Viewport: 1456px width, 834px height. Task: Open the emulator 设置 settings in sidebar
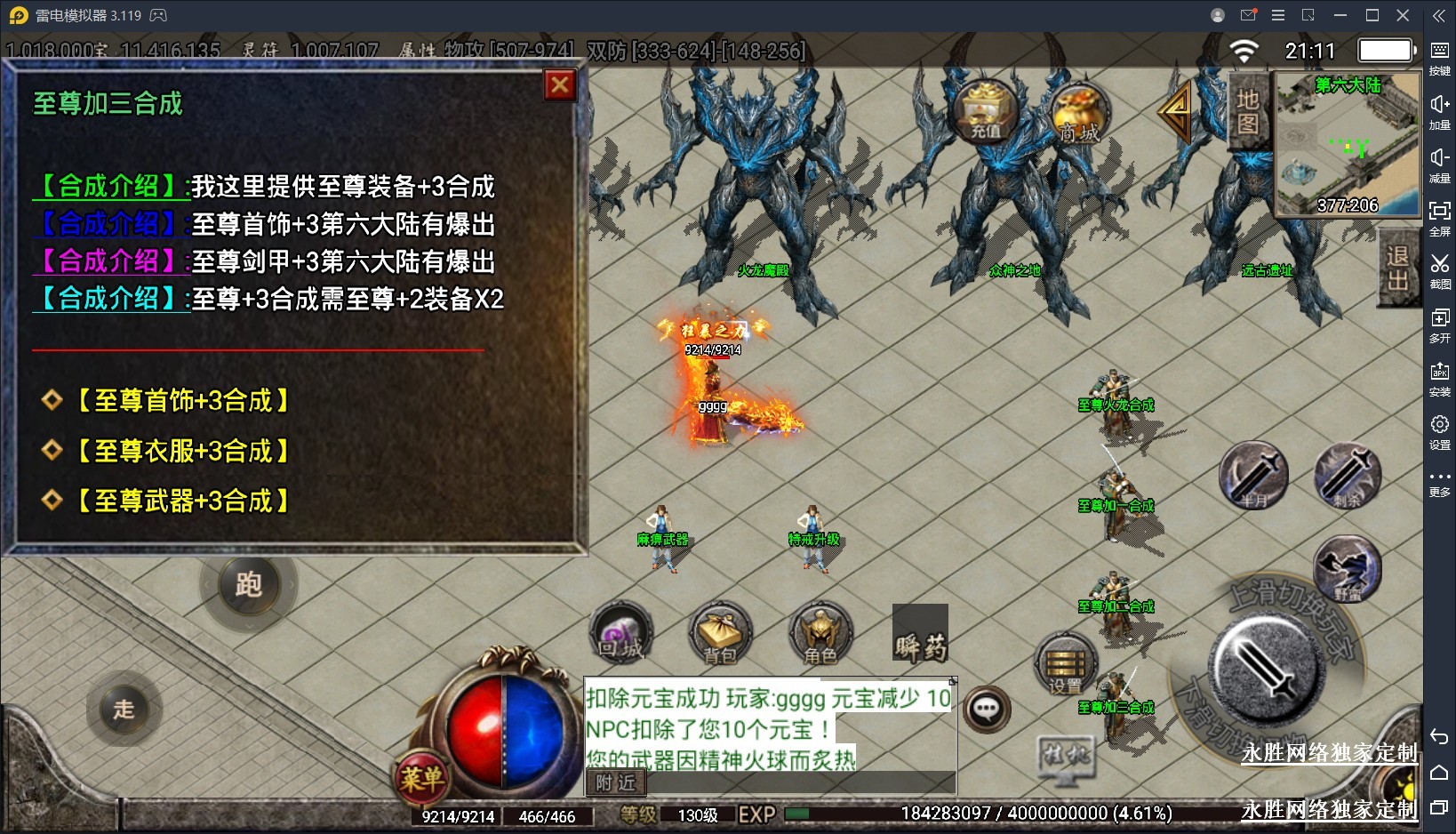1439,432
